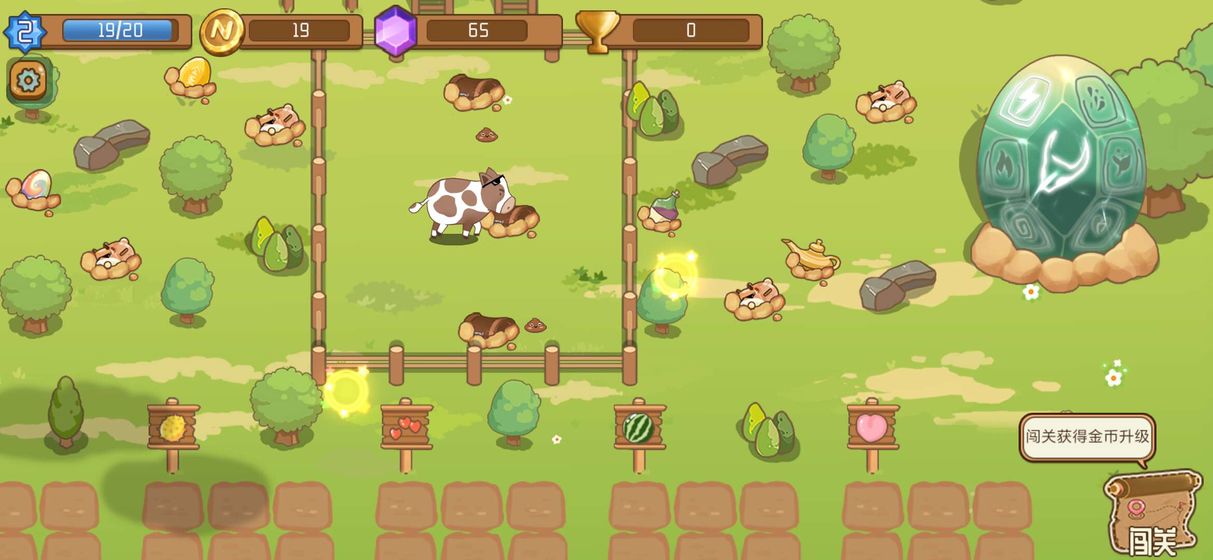Tap the gold trophy icon

pyautogui.click(x=597, y=31)
